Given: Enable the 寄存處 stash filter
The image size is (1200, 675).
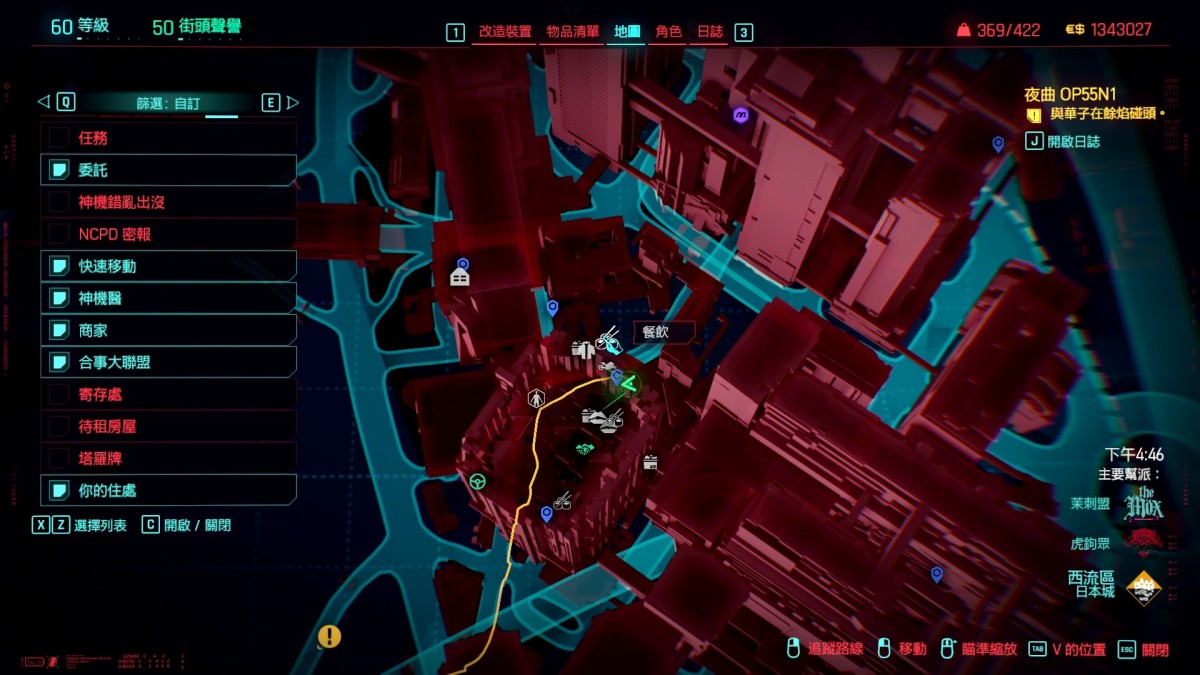Looking at the screenshot, I should tap(60, 394).
